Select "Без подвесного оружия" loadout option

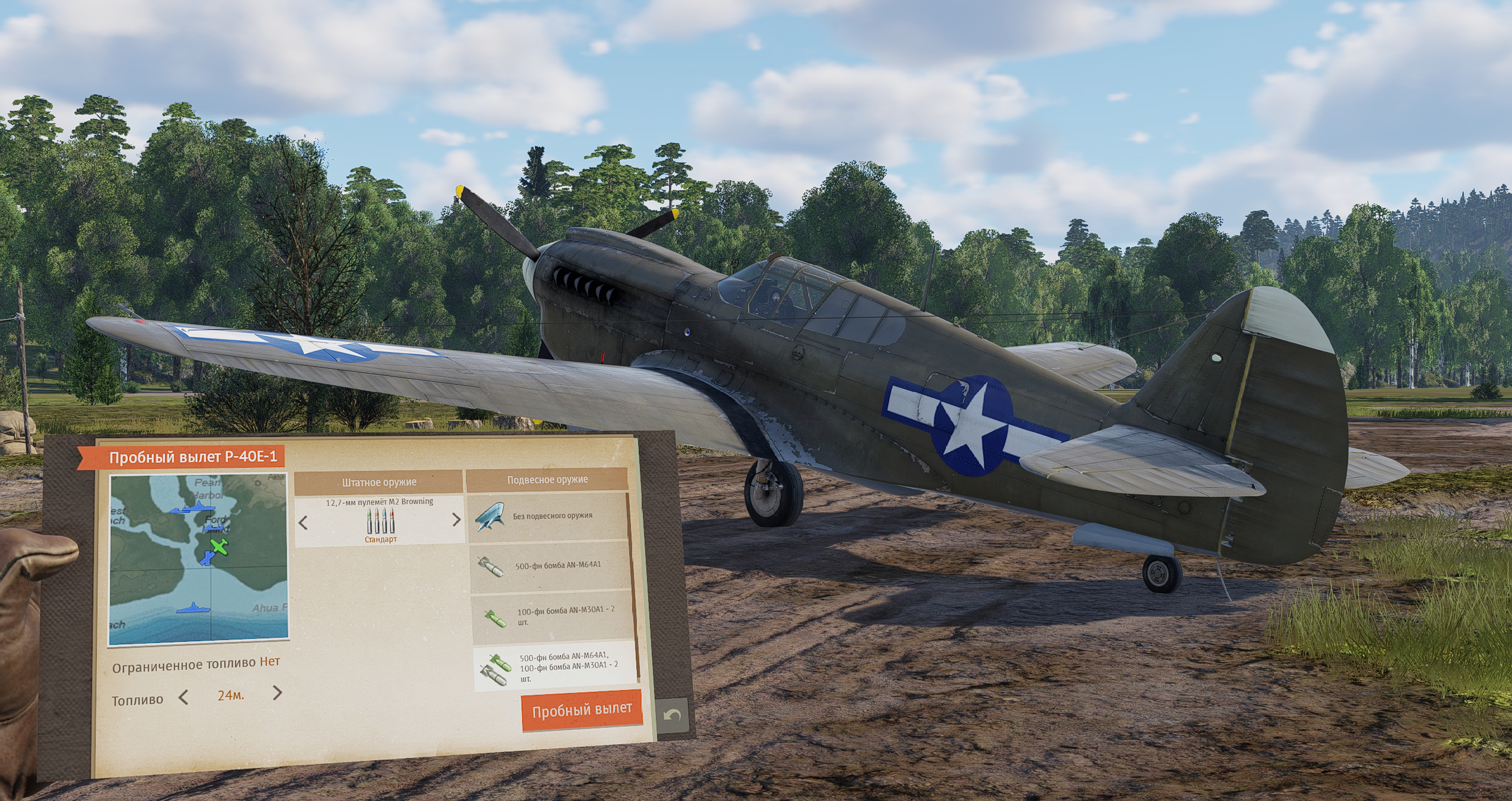click(547, 517)
